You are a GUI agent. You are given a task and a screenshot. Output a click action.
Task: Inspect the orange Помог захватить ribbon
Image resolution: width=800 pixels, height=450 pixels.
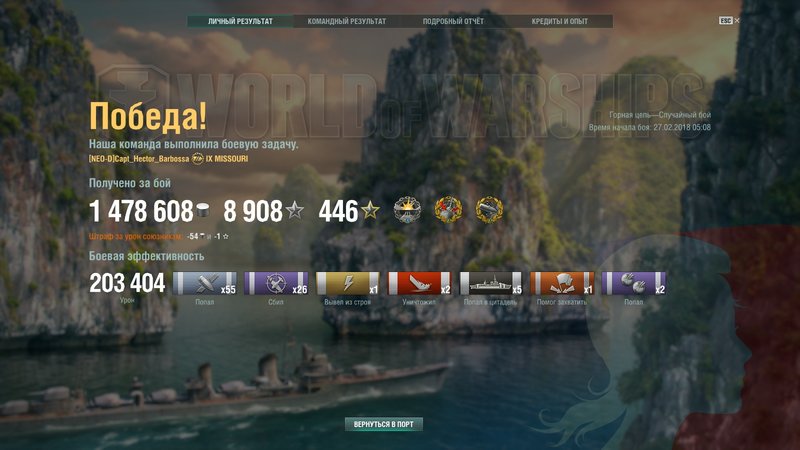pos(563,283)
